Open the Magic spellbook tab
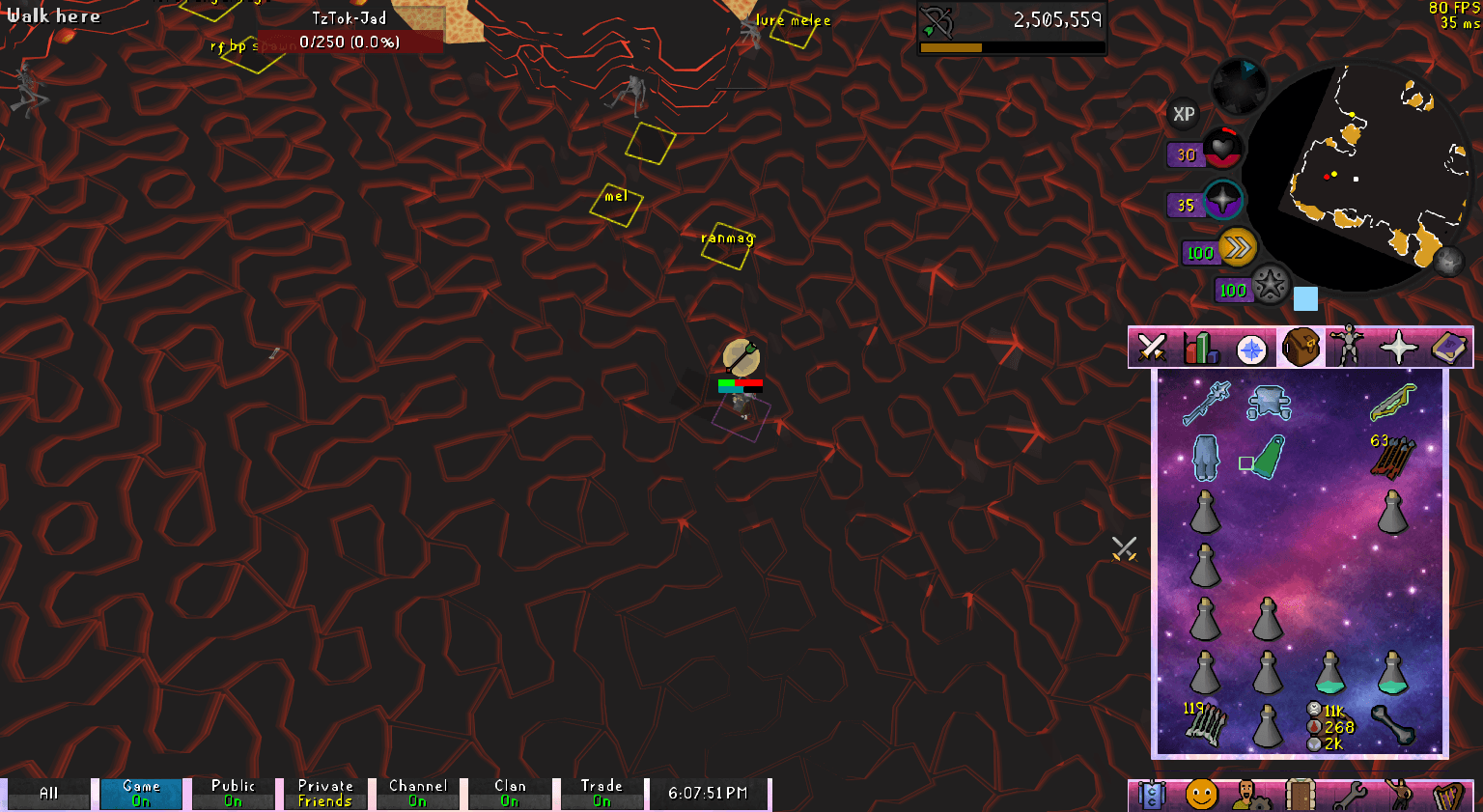Viewport: 1483px width, 812px height. [x=1448, y=347]
